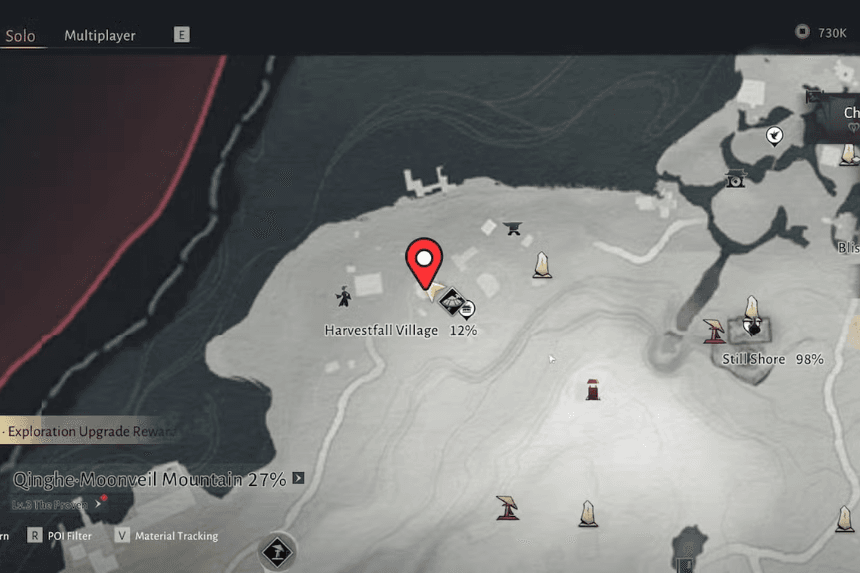860x573 pixels.
Task: Select the diamond fan marker beside the pin
Action: coord(451,299)
